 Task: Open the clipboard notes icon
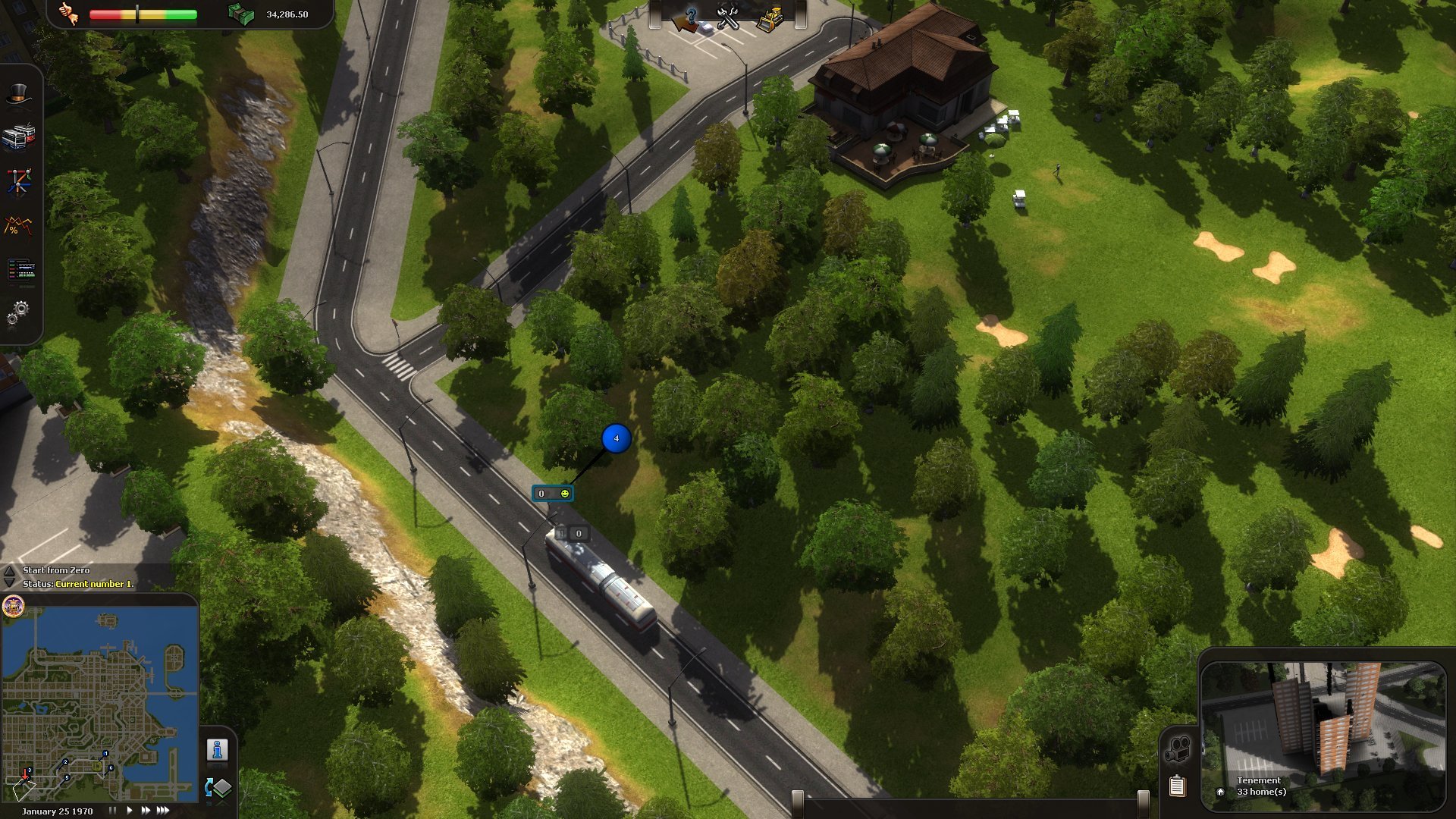1177,786
